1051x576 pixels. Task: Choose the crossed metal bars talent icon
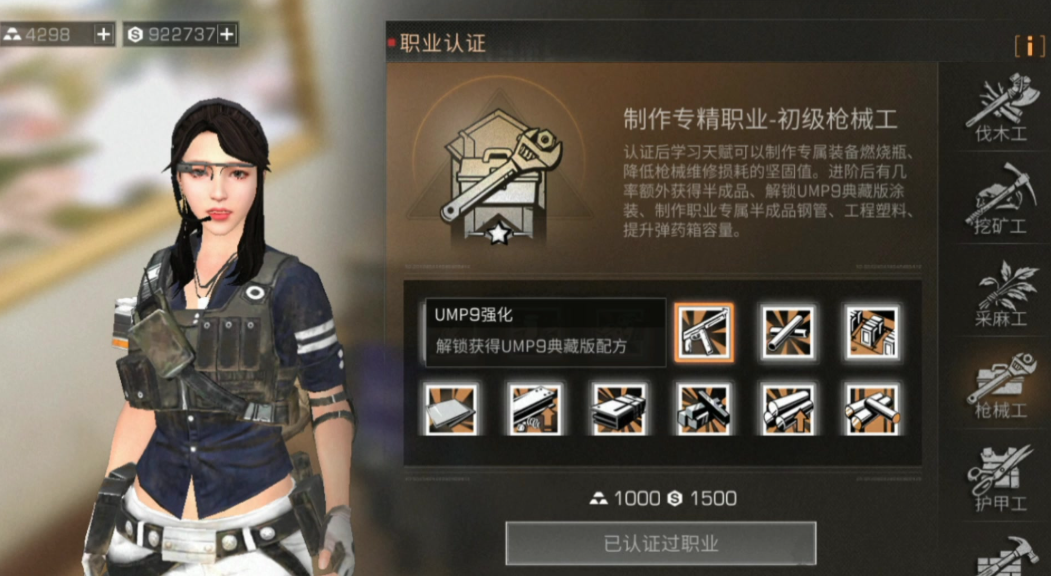click(704, 409)
